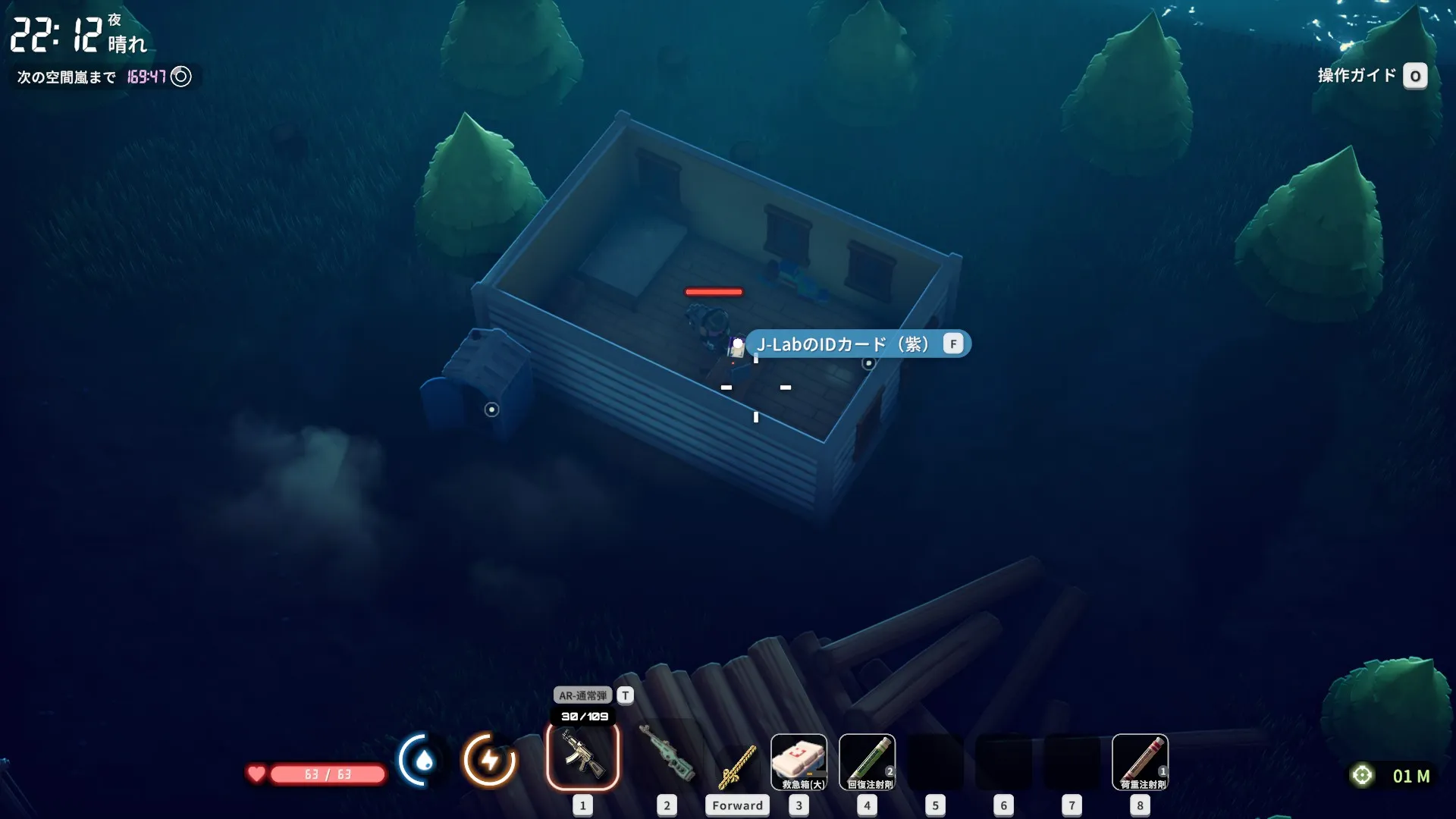The width and height of the screenshot is (1456, 819).
Task: Click the water droplet thirst gauge
Action: click(423, 760)
